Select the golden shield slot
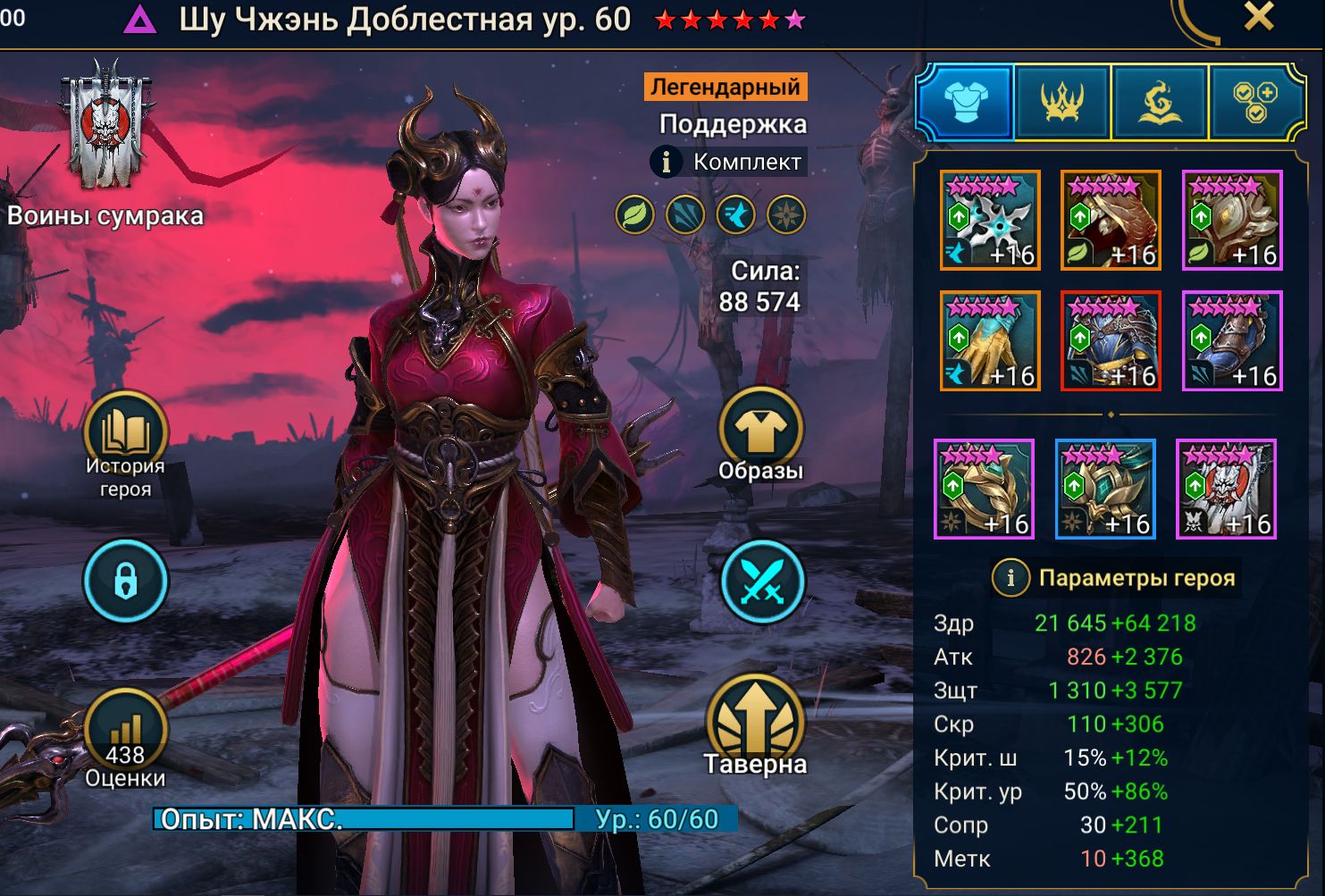This screenshot has width=1325, height=896. (1232, 220)
